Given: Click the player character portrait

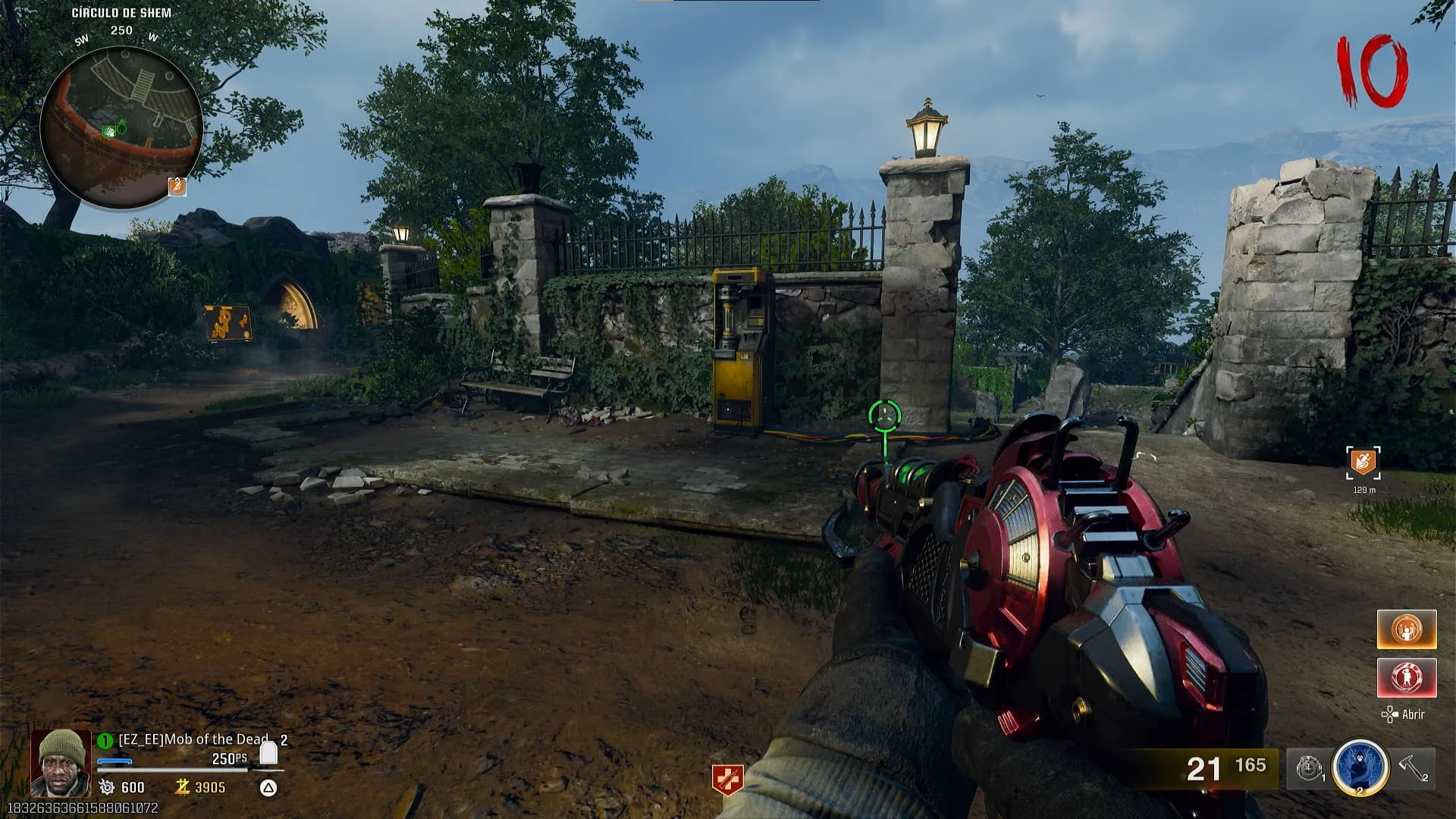Looking at the screenshot, I should (x=61, y=763).
